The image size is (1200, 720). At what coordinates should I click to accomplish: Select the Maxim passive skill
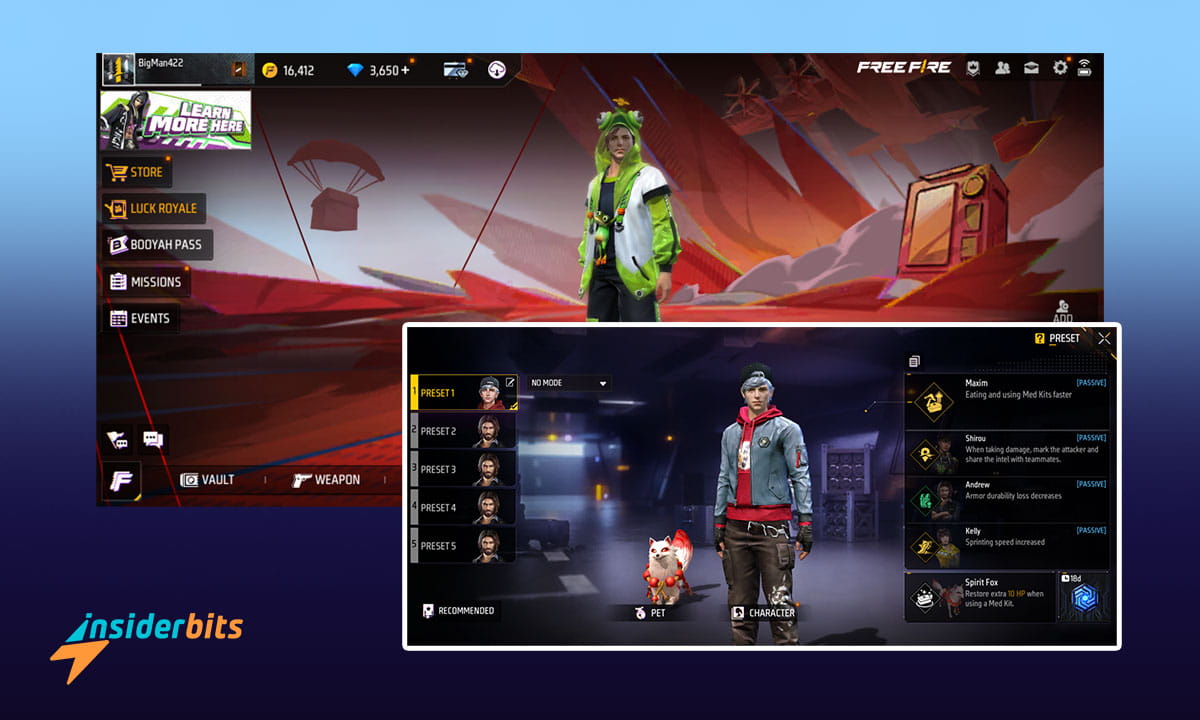click(1007, 400)
